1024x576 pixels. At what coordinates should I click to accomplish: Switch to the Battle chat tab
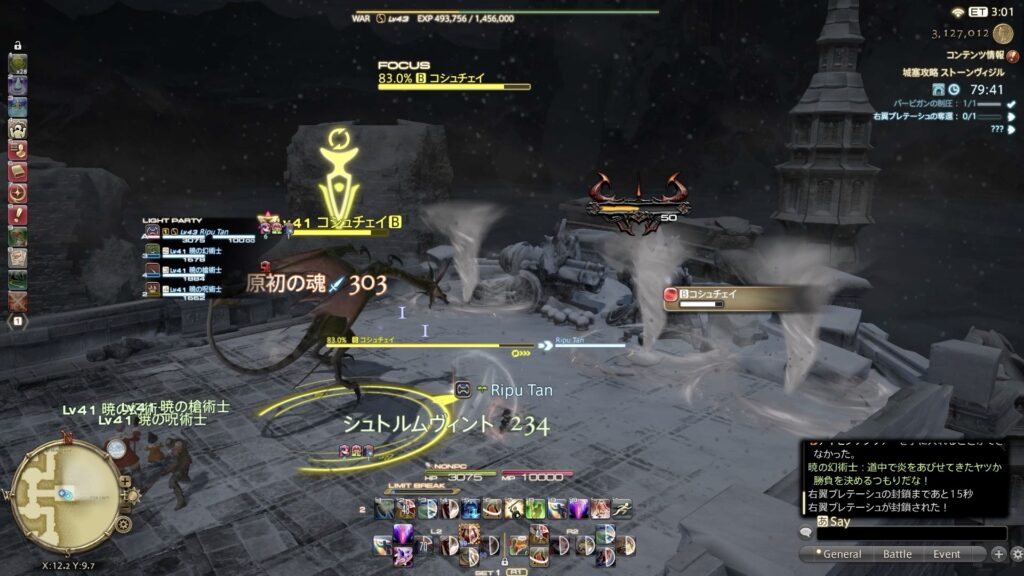click(897, 554)
